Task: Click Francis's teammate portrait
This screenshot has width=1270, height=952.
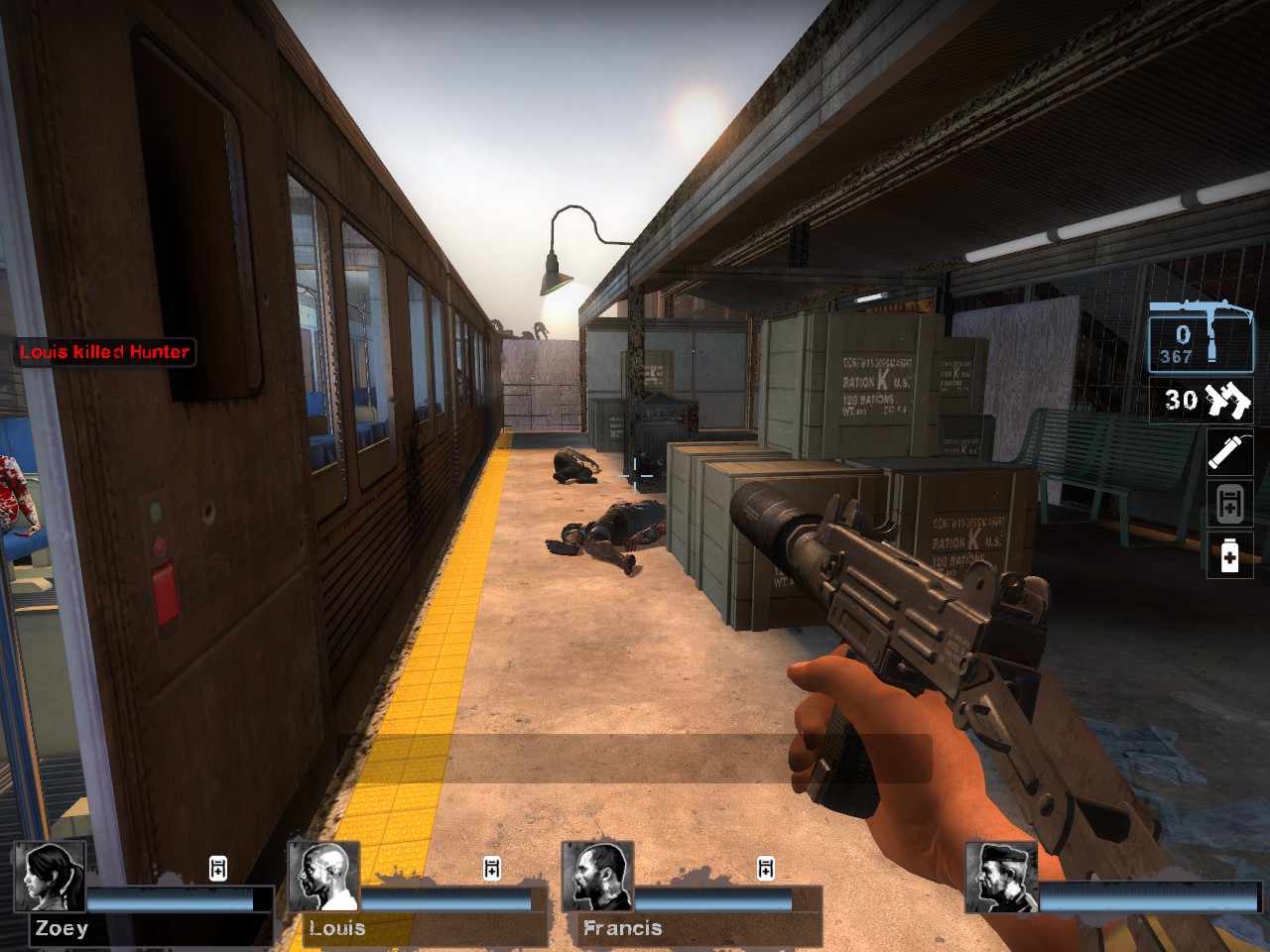Action: 597,877
